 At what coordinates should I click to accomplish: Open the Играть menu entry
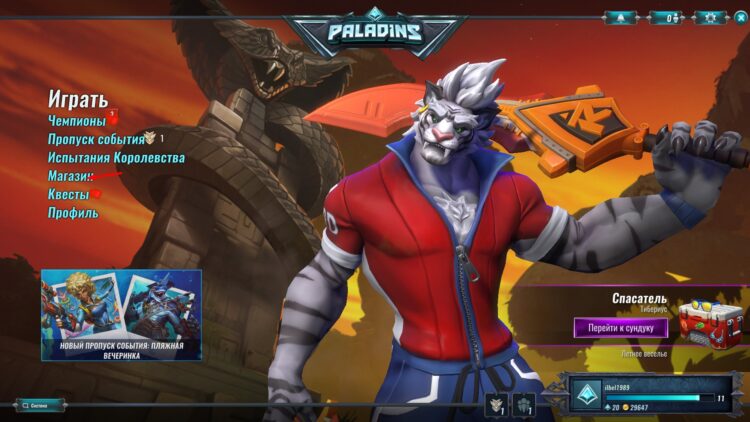[77, 99]
